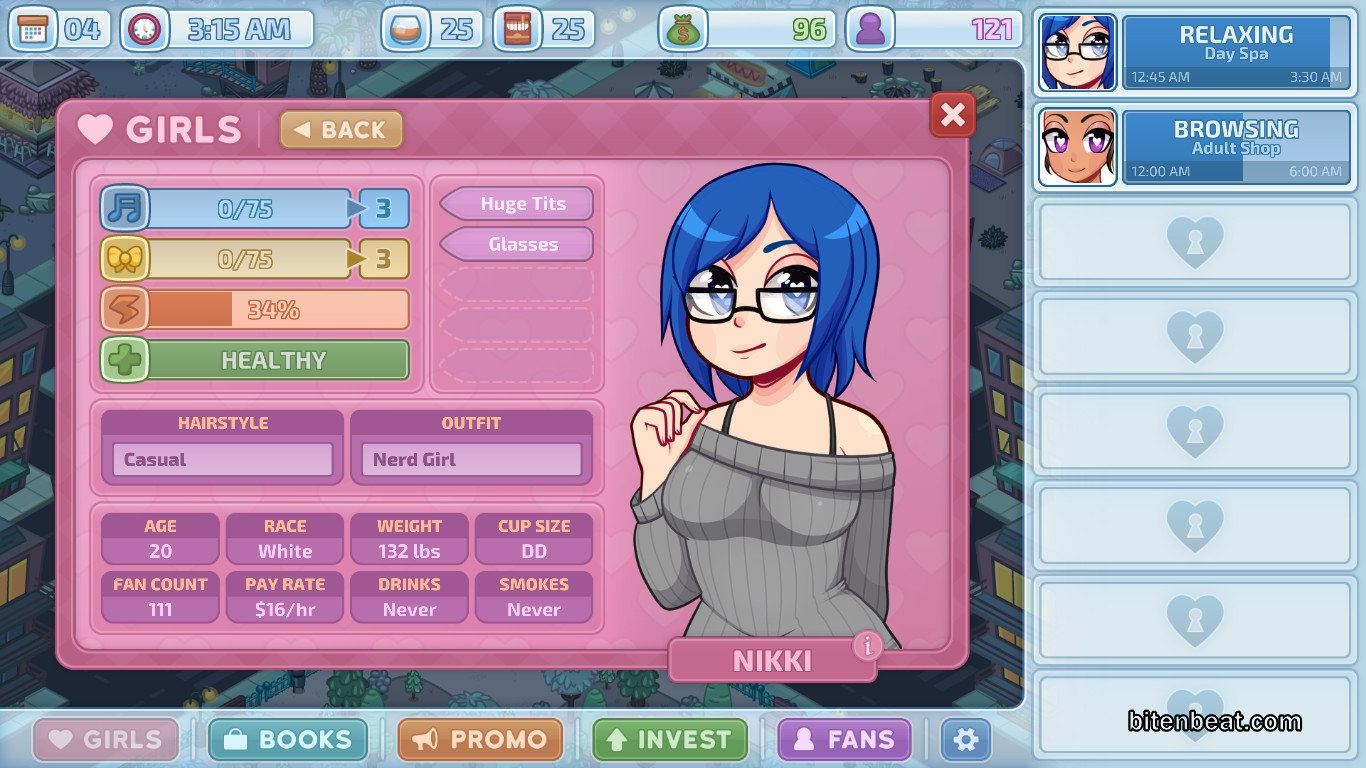Viewport: 1366px width, 768px height.
Task: Change the Casual hairstyle field
Action: point(222,460)
